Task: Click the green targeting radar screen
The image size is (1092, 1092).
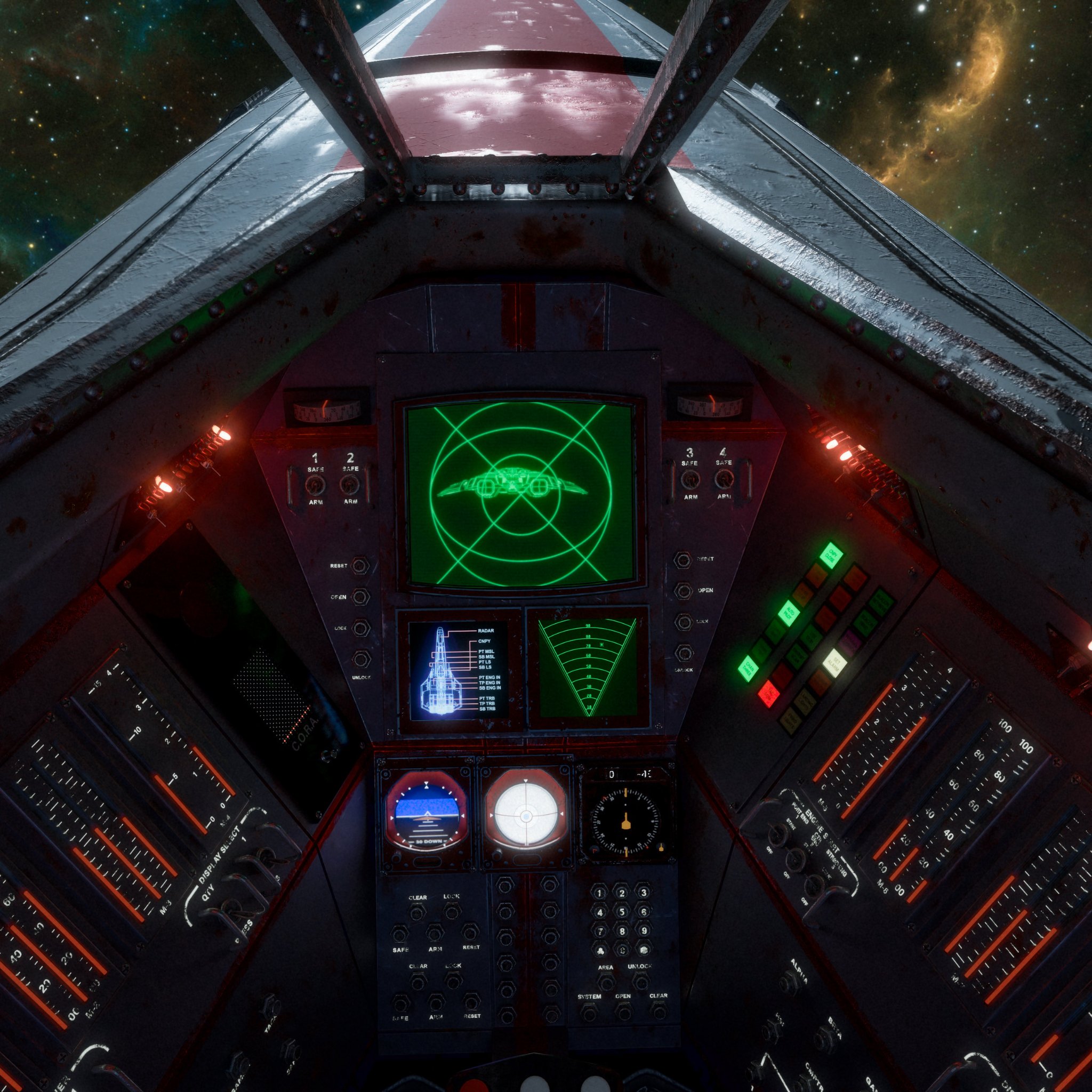Action: (x=519, y=493)
